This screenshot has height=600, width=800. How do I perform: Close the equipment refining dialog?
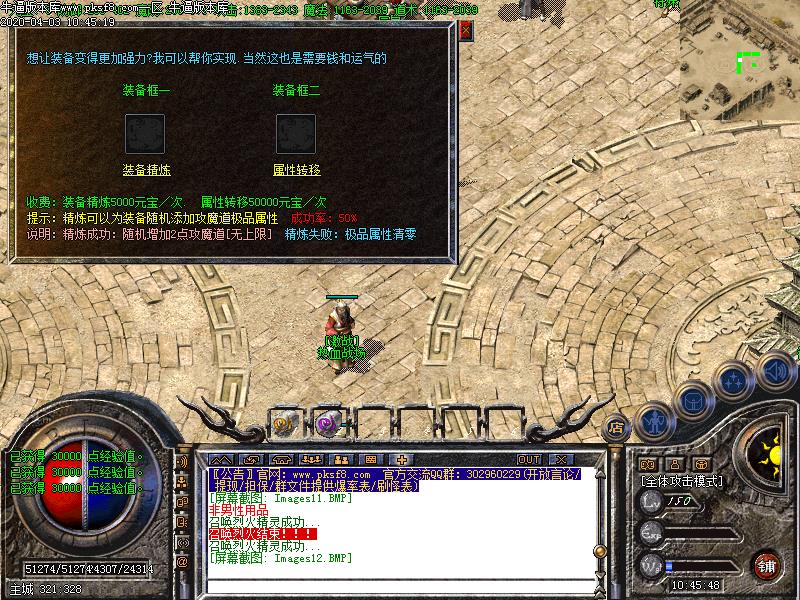[466, 31]
